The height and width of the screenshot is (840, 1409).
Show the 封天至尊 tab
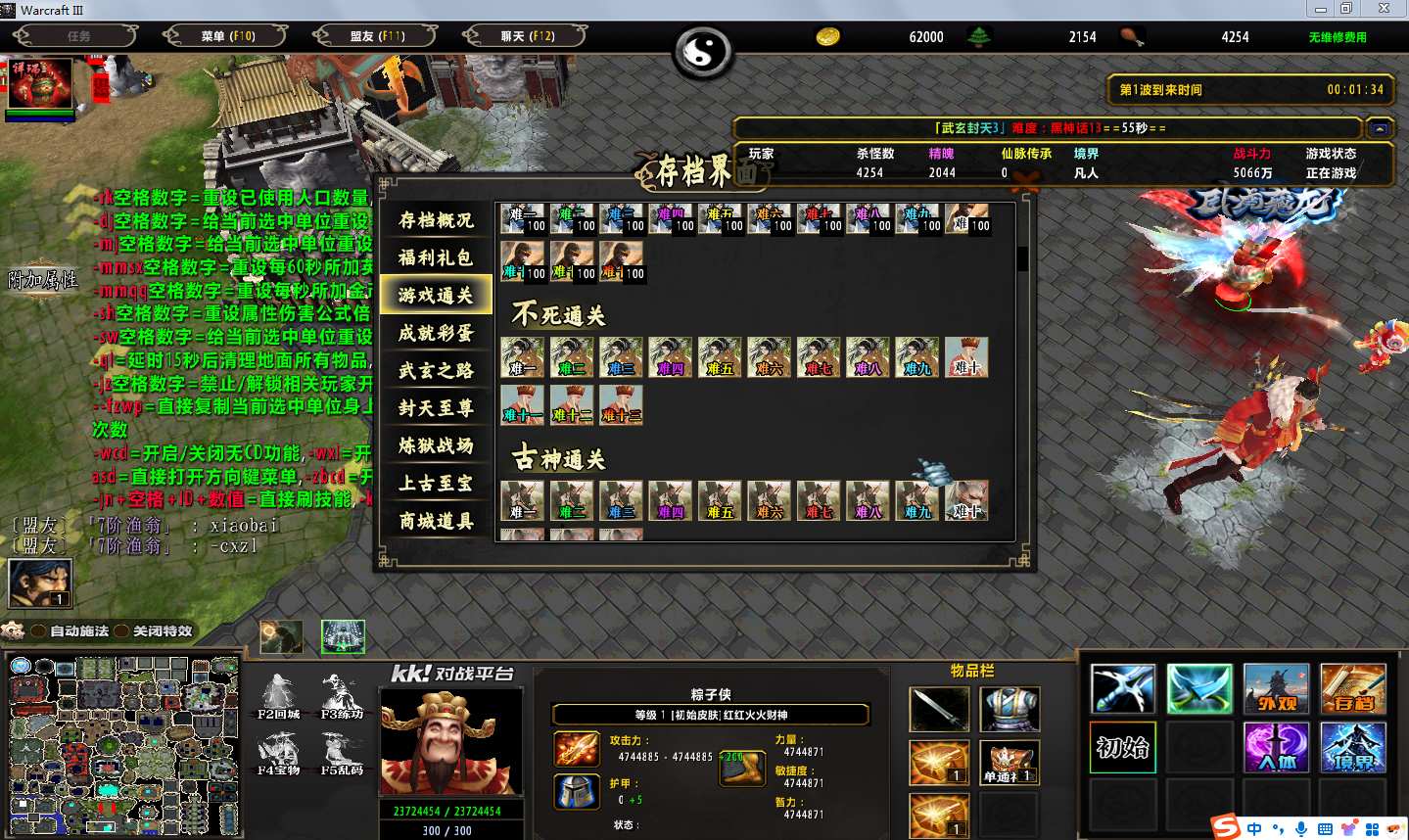(435, 407)
